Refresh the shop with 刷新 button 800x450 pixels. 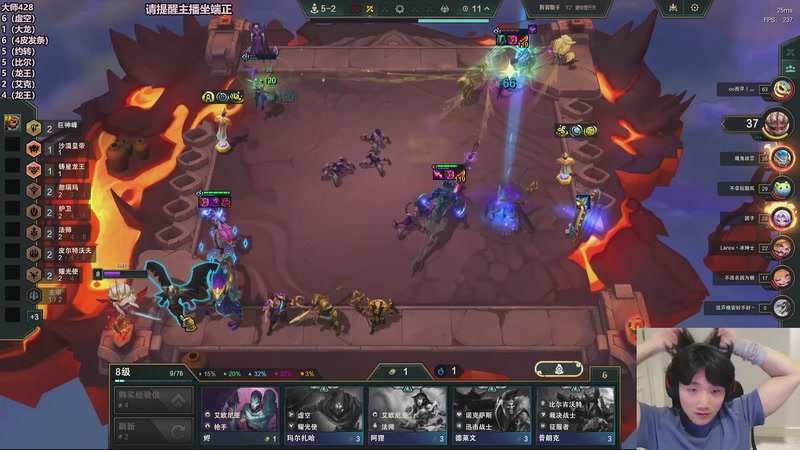tap(151, 431)
